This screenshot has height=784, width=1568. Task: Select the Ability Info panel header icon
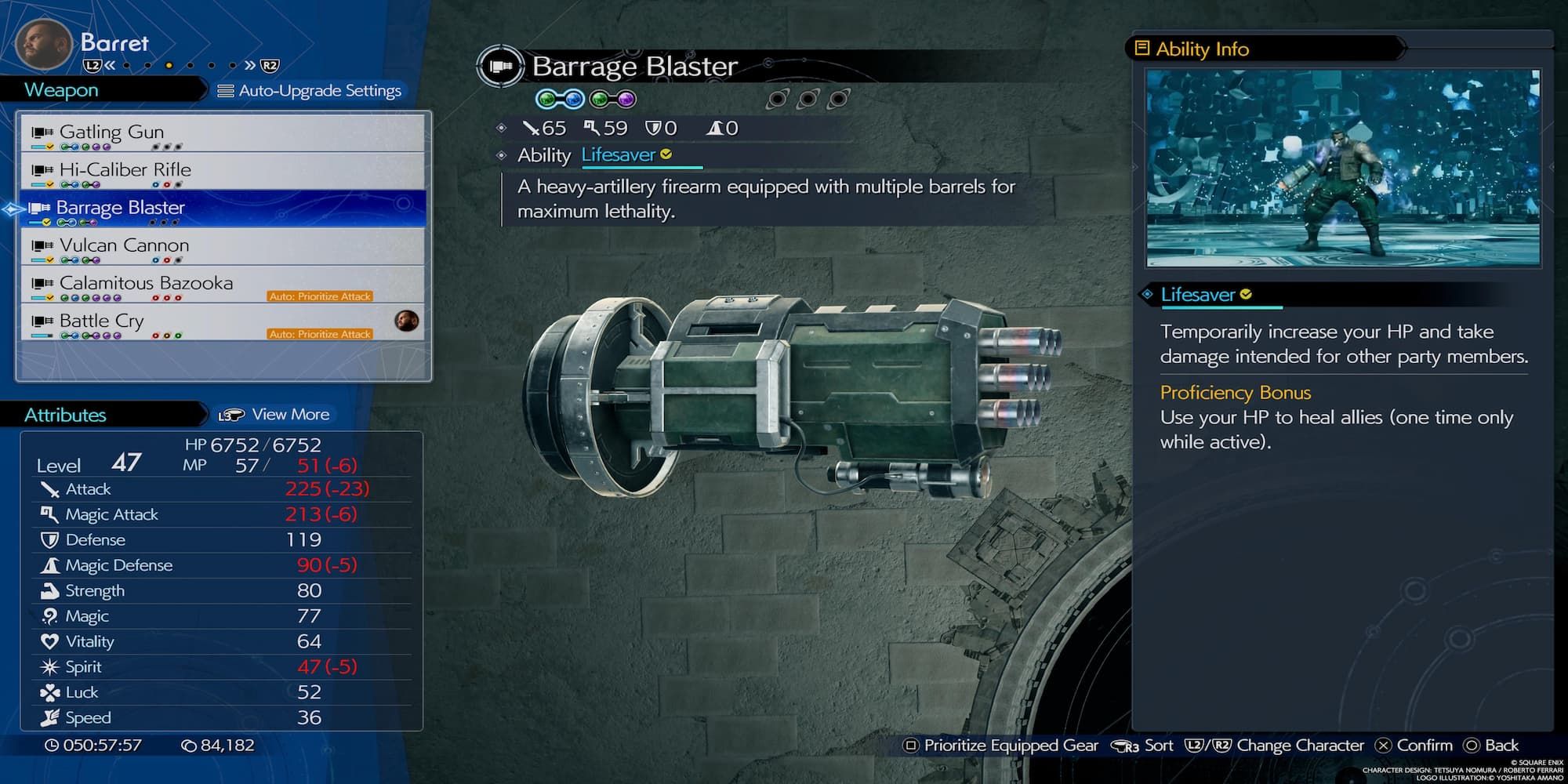pos(1144,49)
